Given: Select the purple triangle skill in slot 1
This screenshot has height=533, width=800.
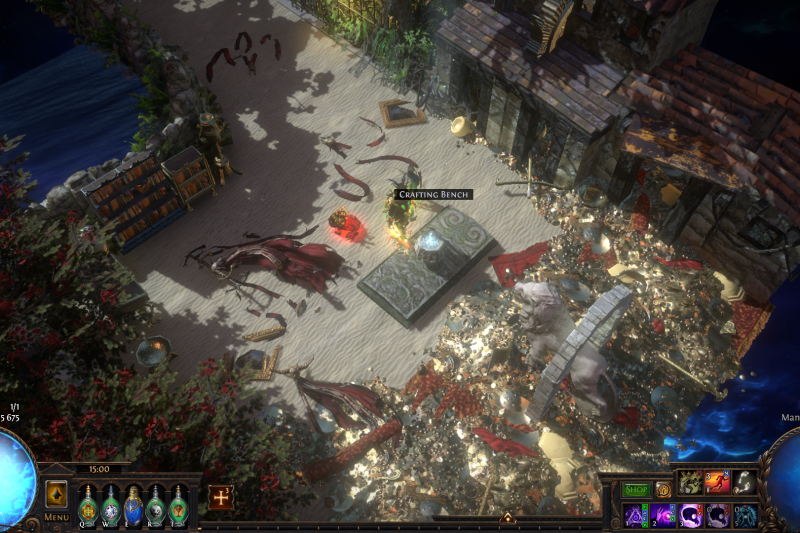Looking at the screenshot, I should (637, 515).
